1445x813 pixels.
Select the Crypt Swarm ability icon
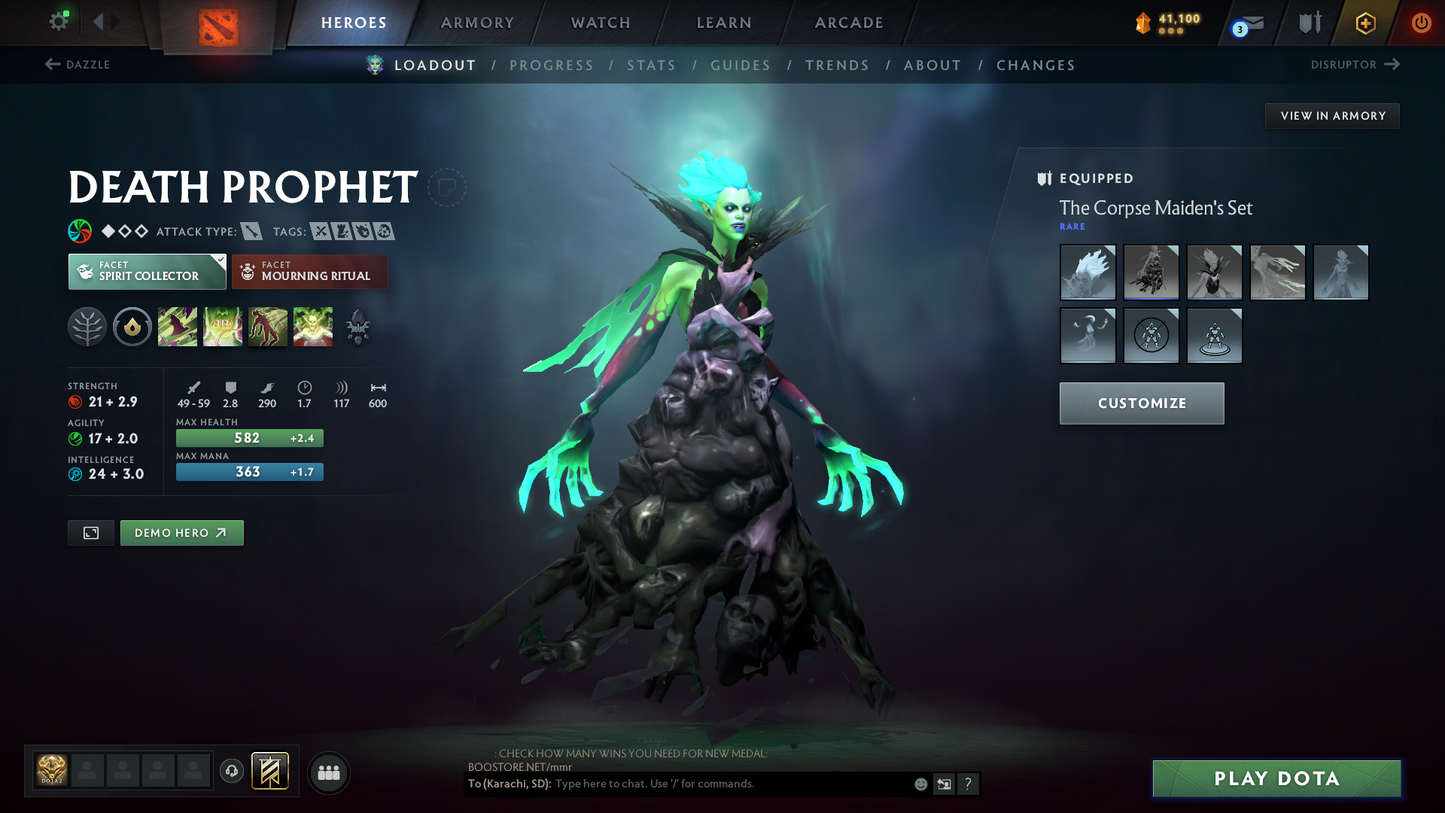[x=177, y=326]
